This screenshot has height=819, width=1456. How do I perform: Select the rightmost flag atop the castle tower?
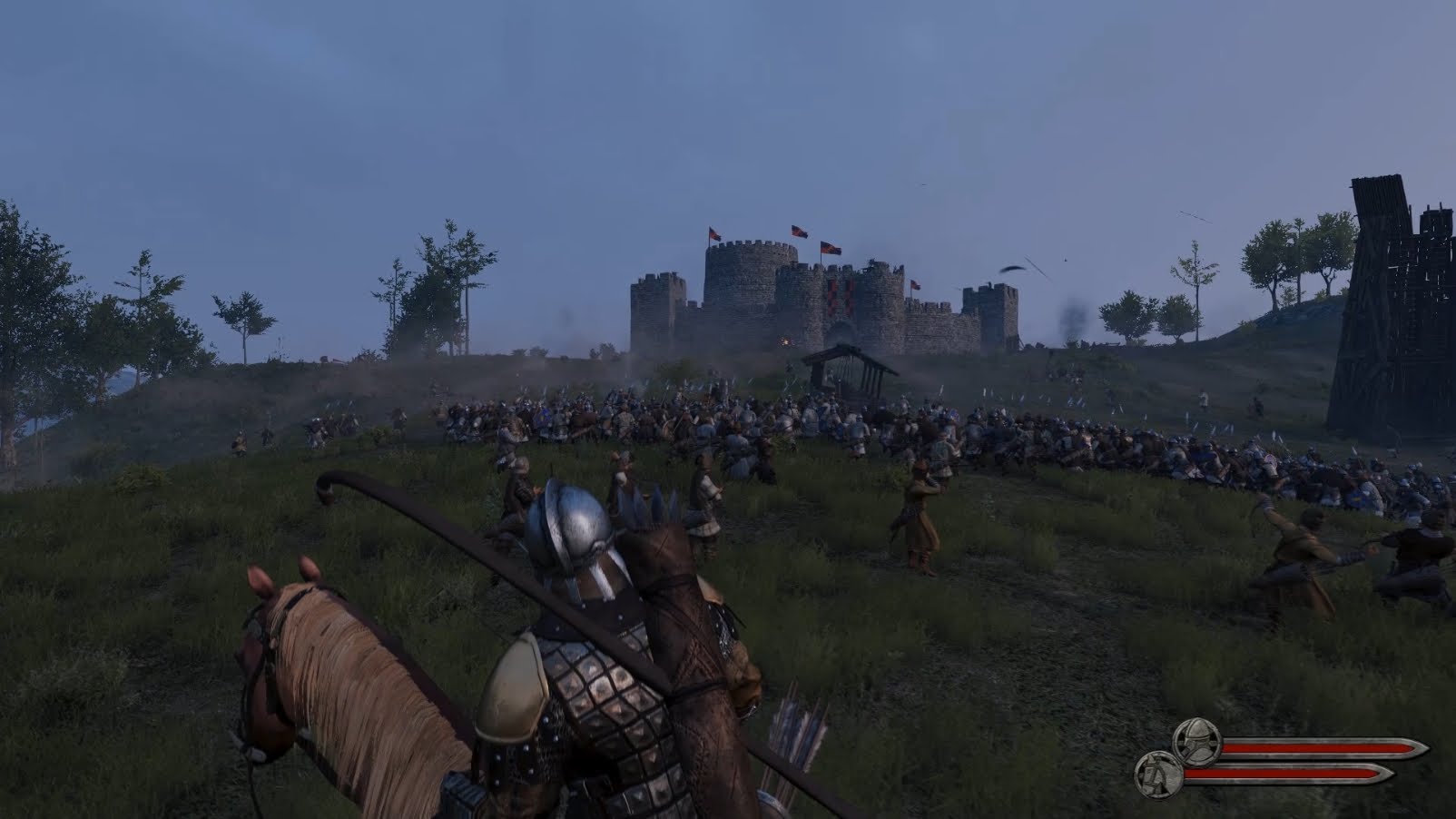pyautogui.click(x=913, y=284)
